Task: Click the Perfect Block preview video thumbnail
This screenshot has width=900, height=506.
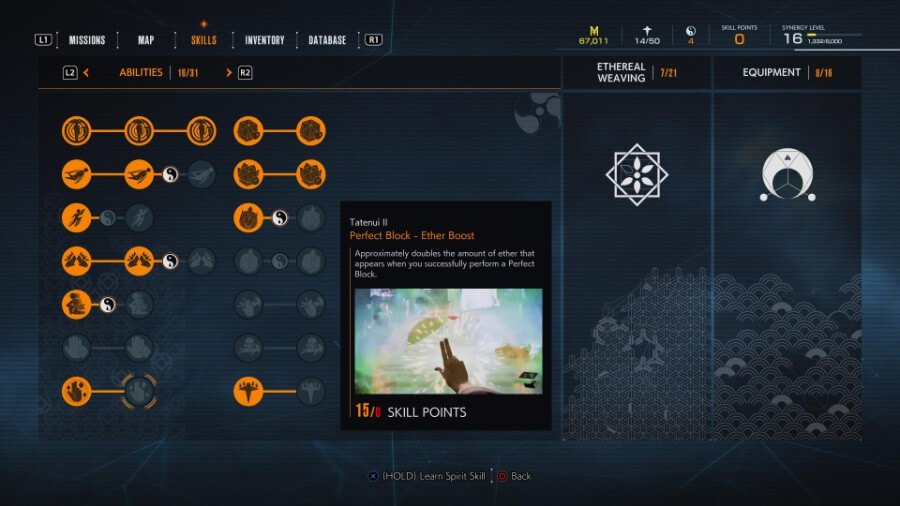Action: click(448, 341)
